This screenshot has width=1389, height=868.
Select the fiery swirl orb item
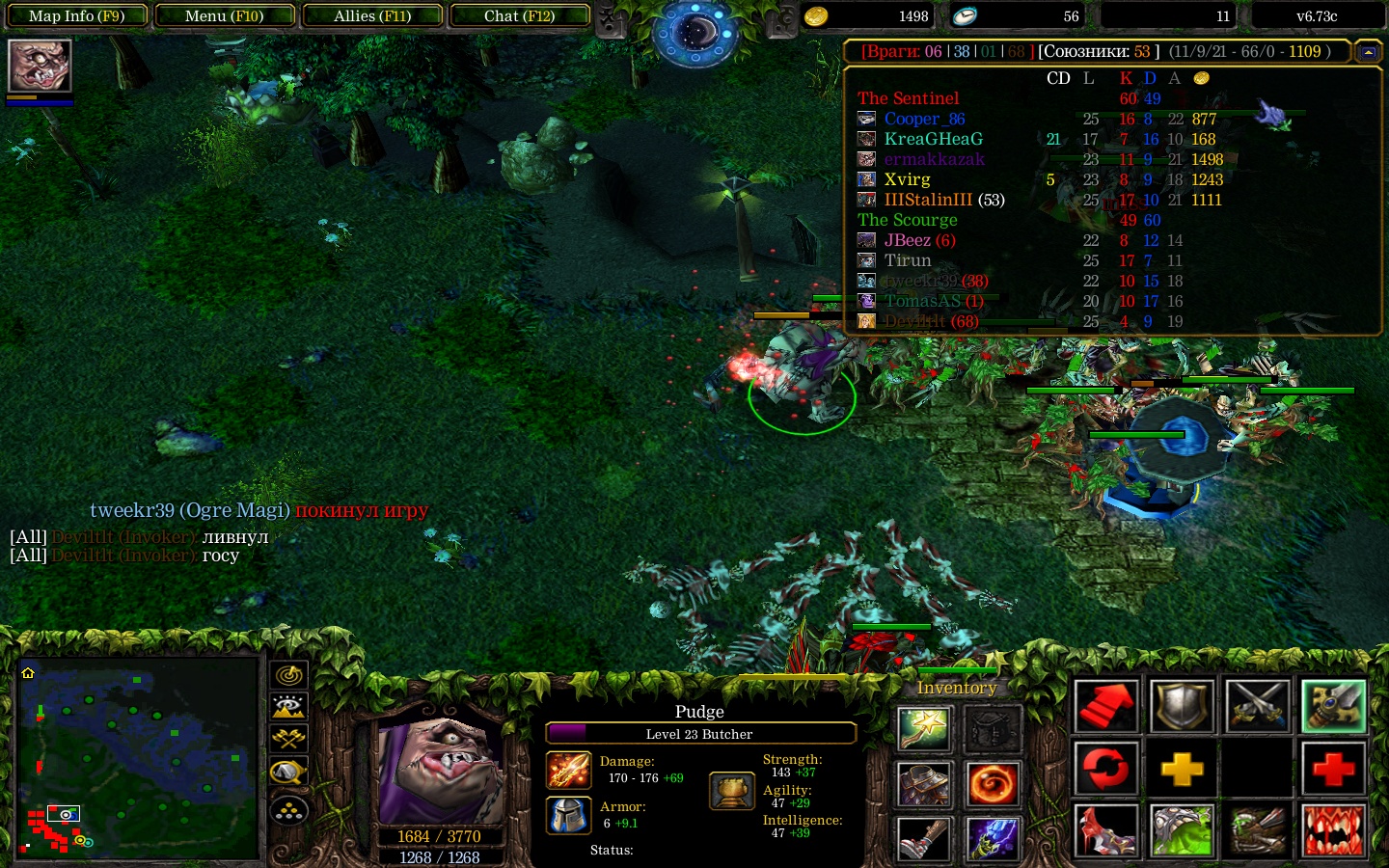tap(993, 784)
